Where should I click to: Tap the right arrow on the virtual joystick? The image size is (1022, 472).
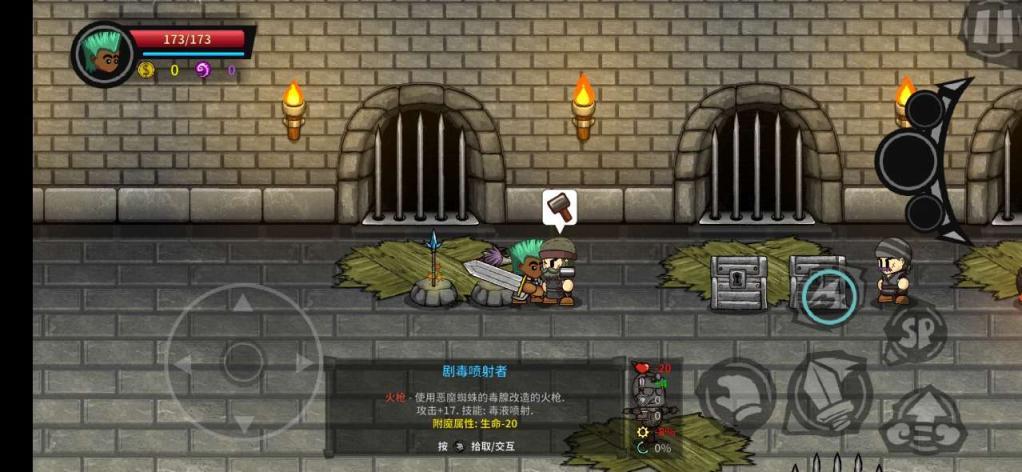(x=303, y=363)
